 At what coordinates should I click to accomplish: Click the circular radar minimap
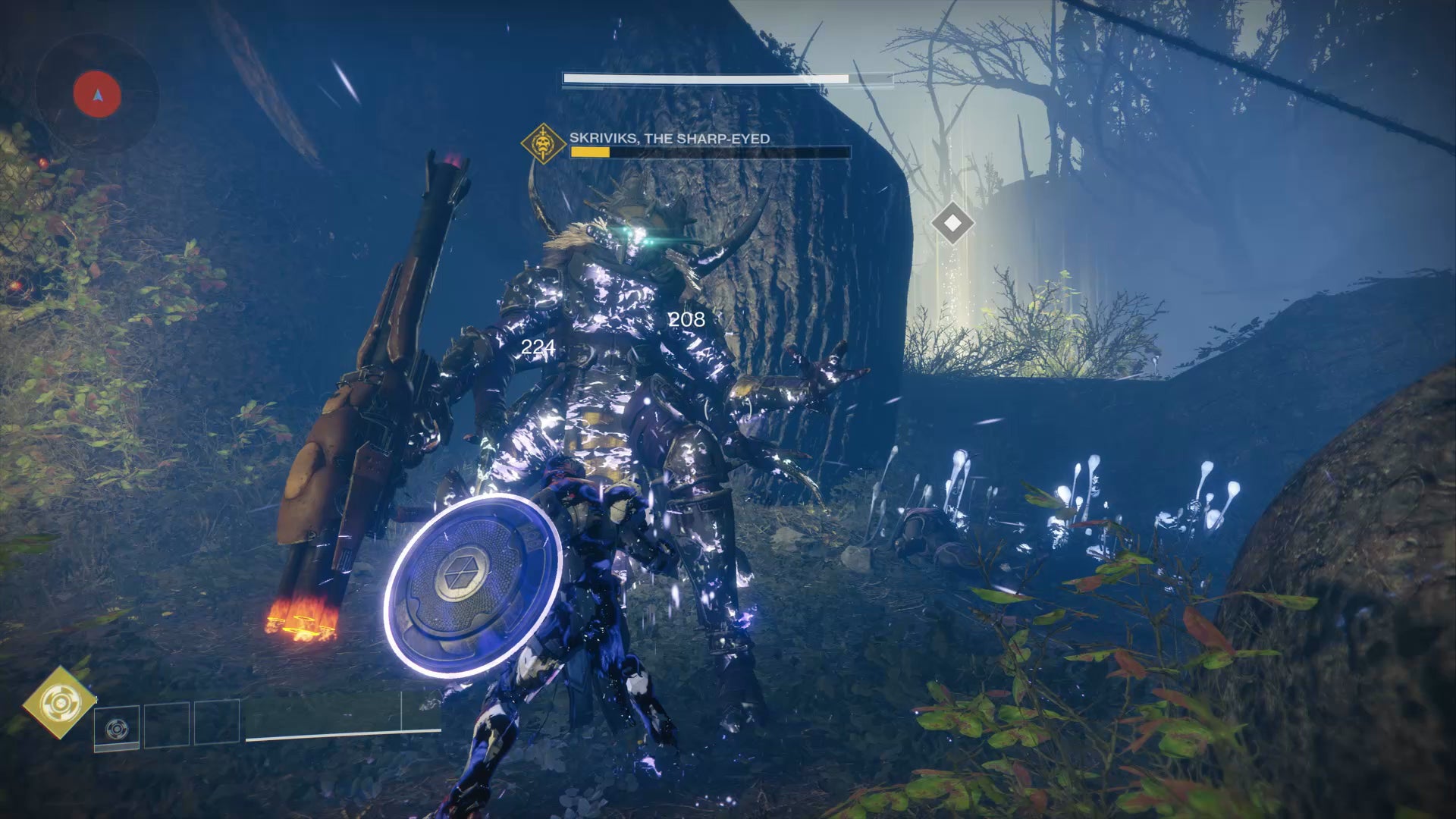97,96
